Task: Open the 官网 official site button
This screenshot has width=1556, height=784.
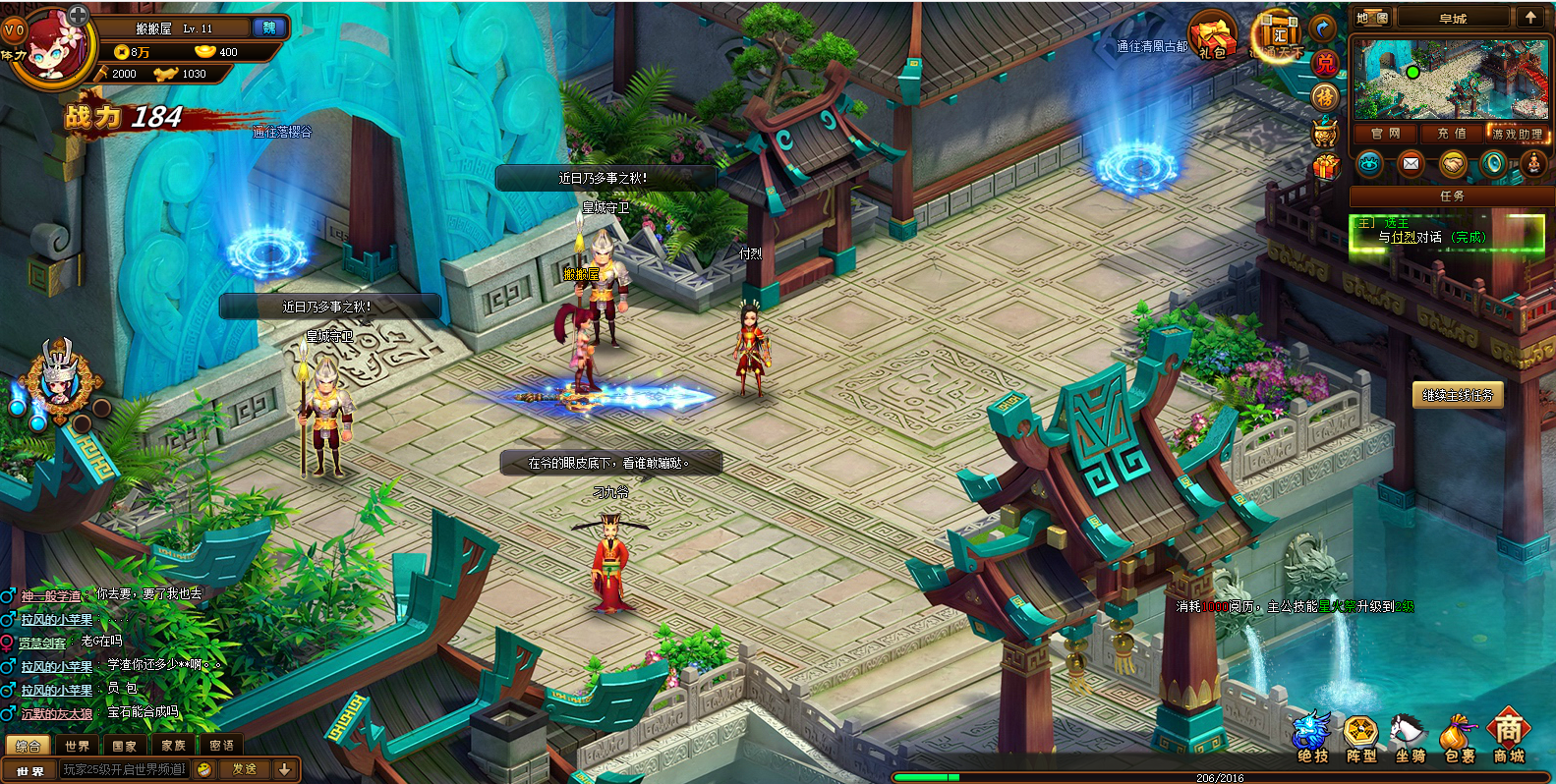Action: tap(1385, 134)
